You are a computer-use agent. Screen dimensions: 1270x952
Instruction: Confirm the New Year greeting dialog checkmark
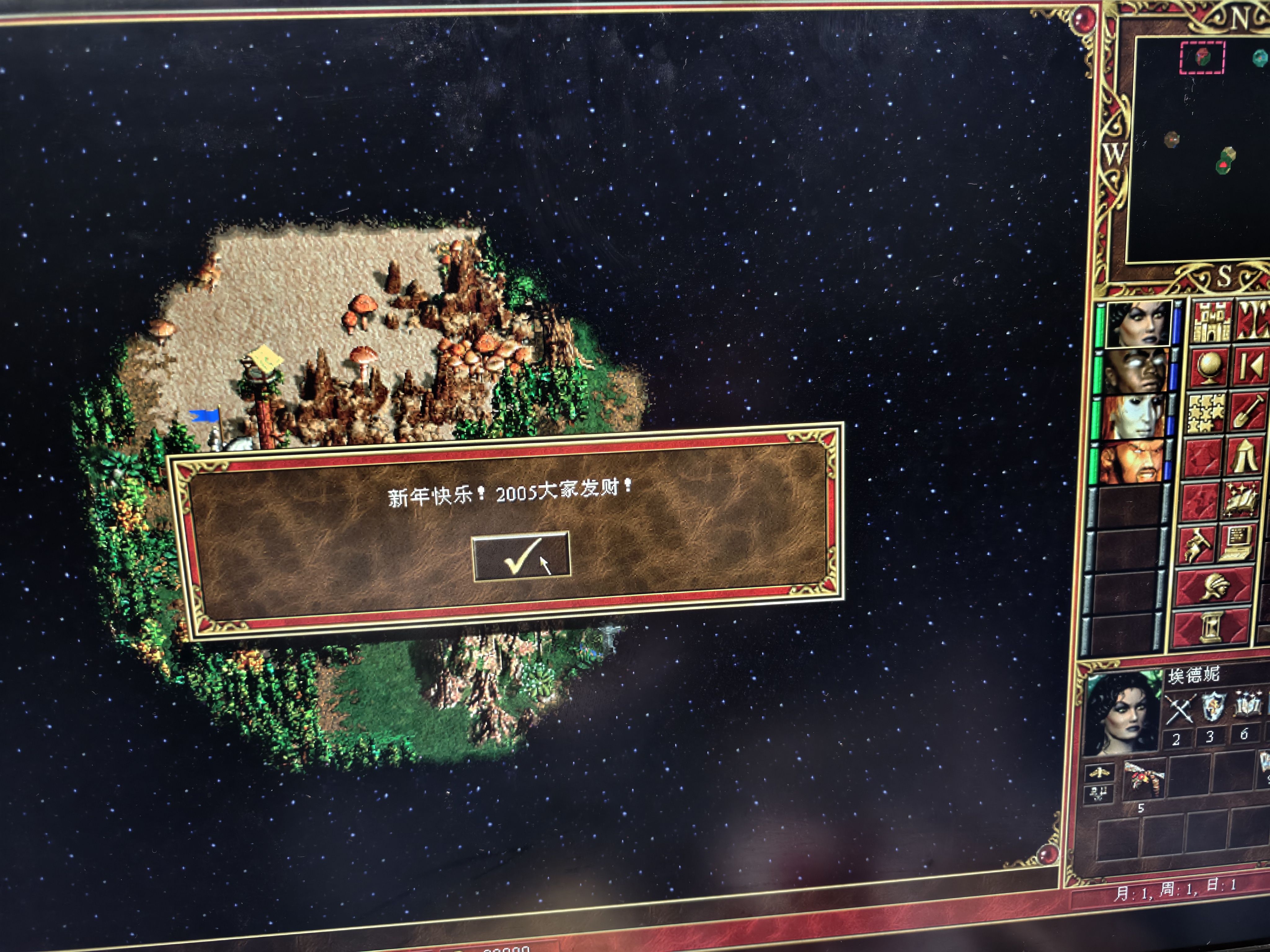tap(521, 556)
